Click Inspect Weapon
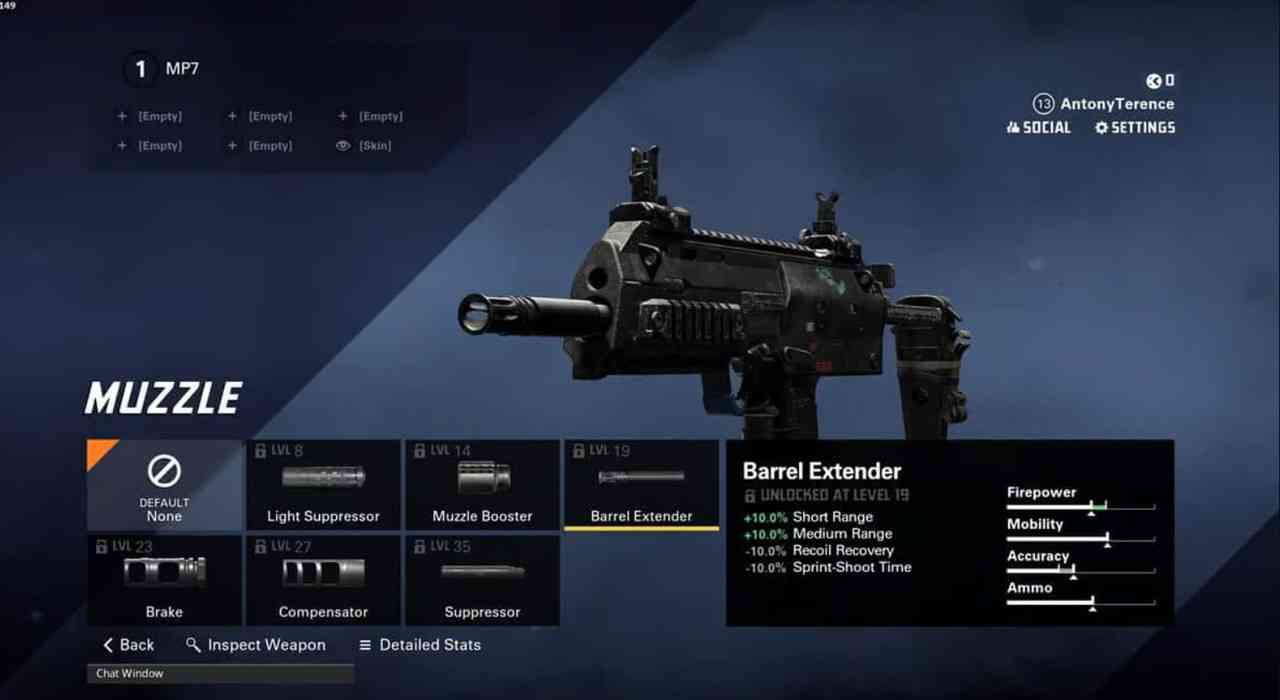The width and height of the screenshot is (1280, 700). 256,645
